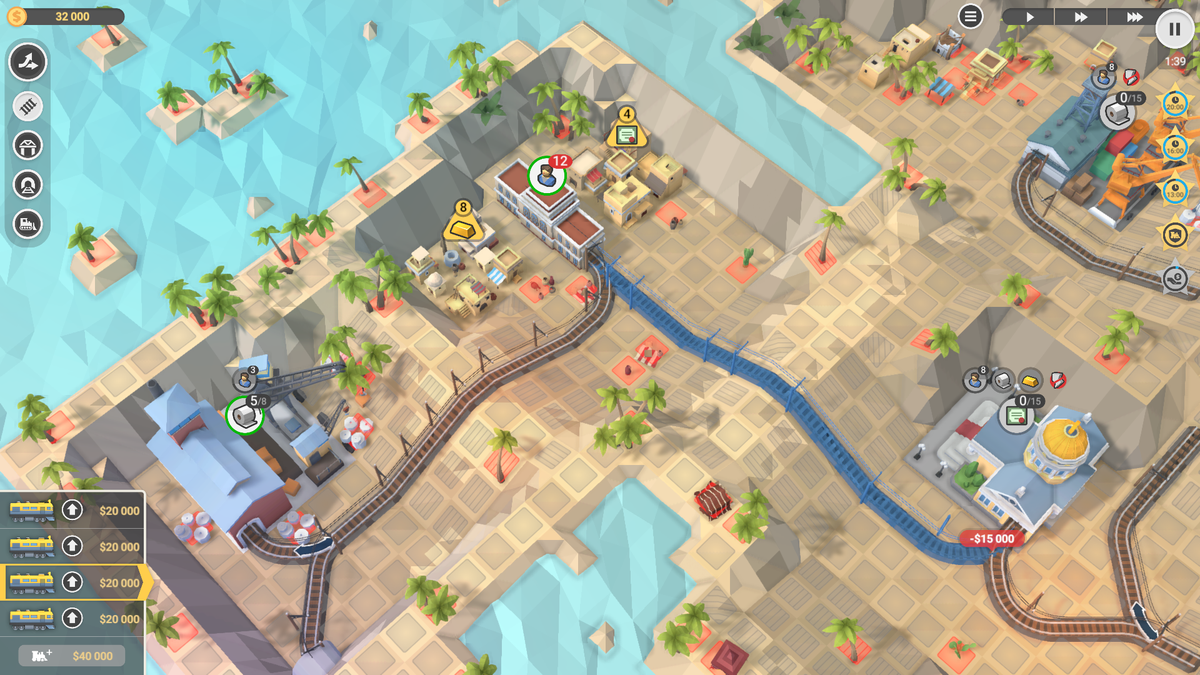The width and height of the screenshot is (1200, 675).
Task: Choose the railway track building tool
Action: (x=28, y=106)
